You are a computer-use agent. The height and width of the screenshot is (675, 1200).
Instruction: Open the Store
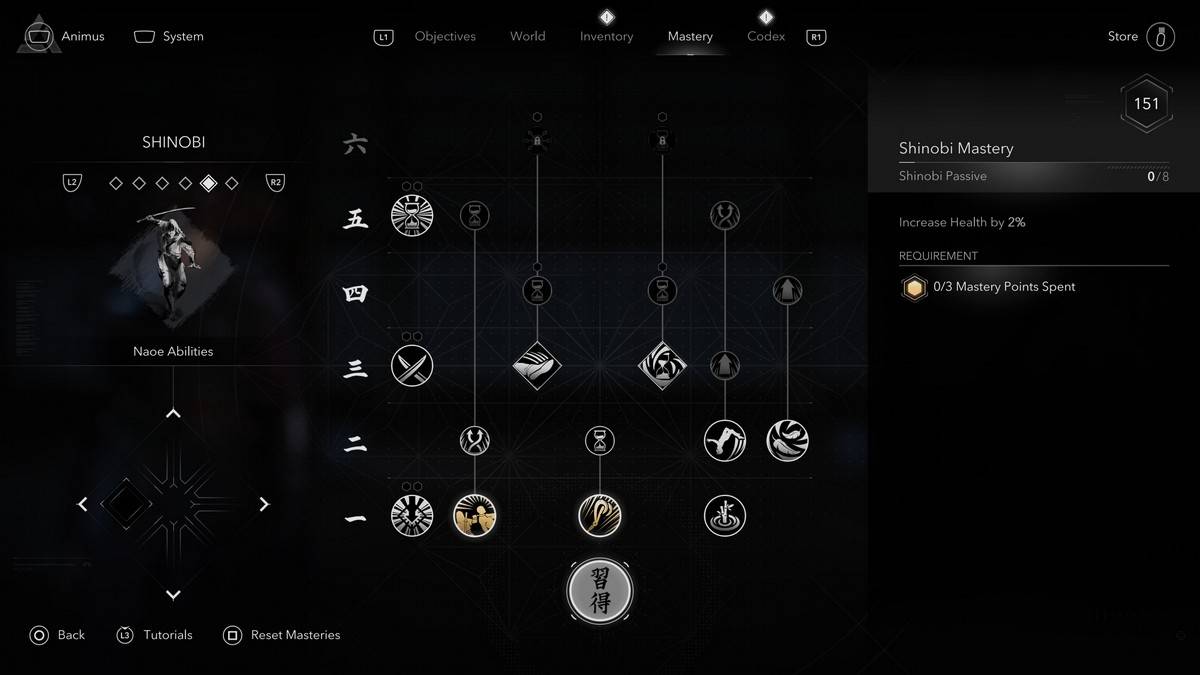[1140, 36]
